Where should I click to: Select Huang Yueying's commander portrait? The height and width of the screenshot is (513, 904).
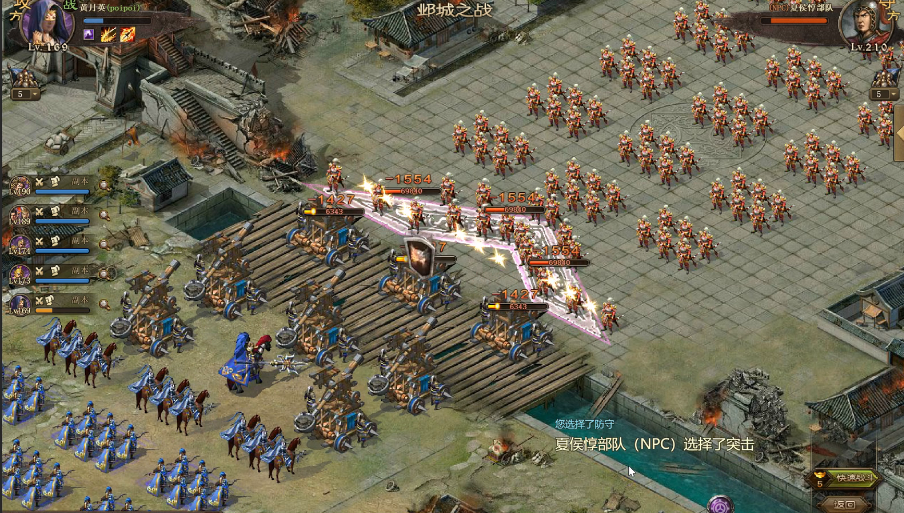(x=47, y=22)
